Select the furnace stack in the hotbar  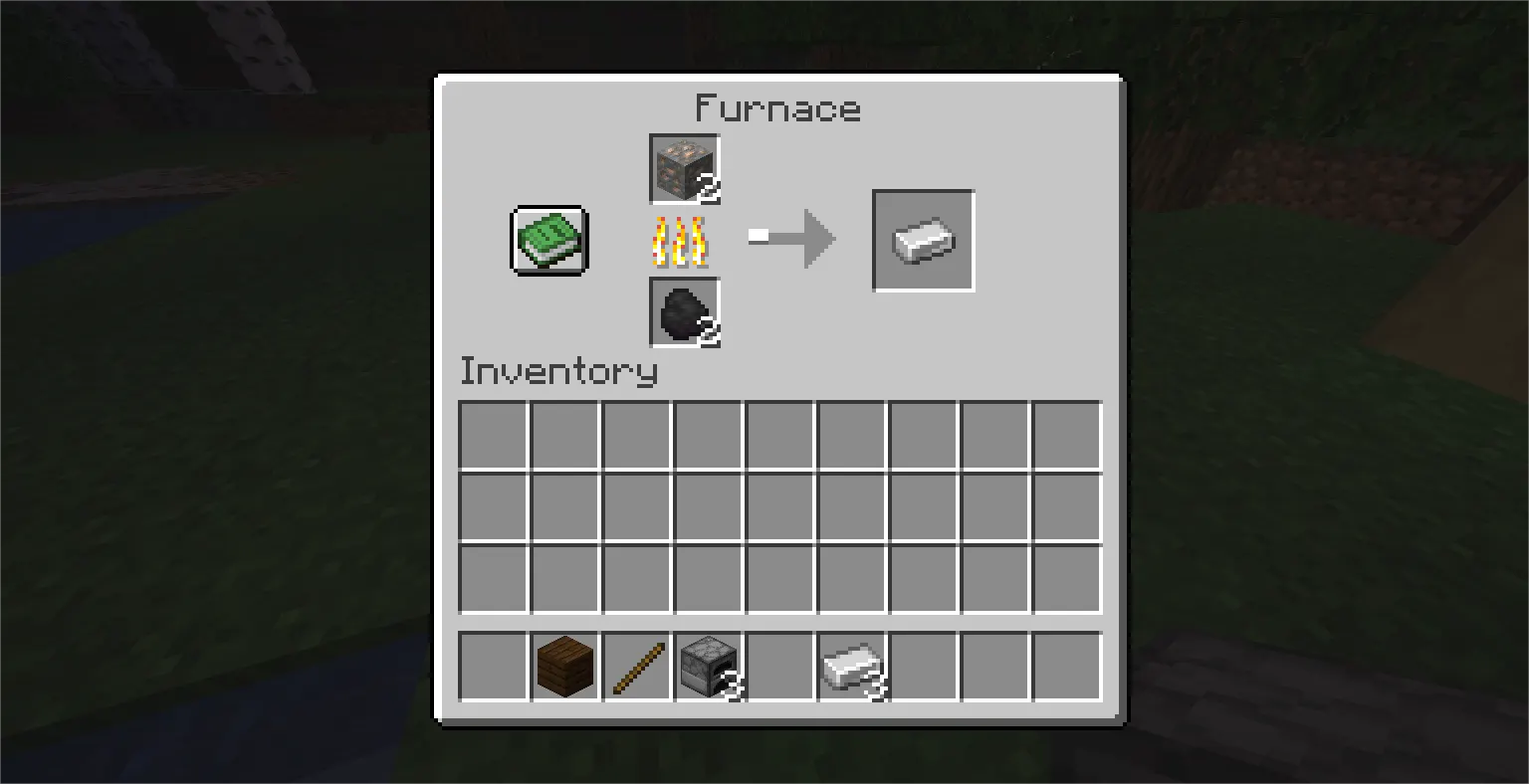pos(710,667)
